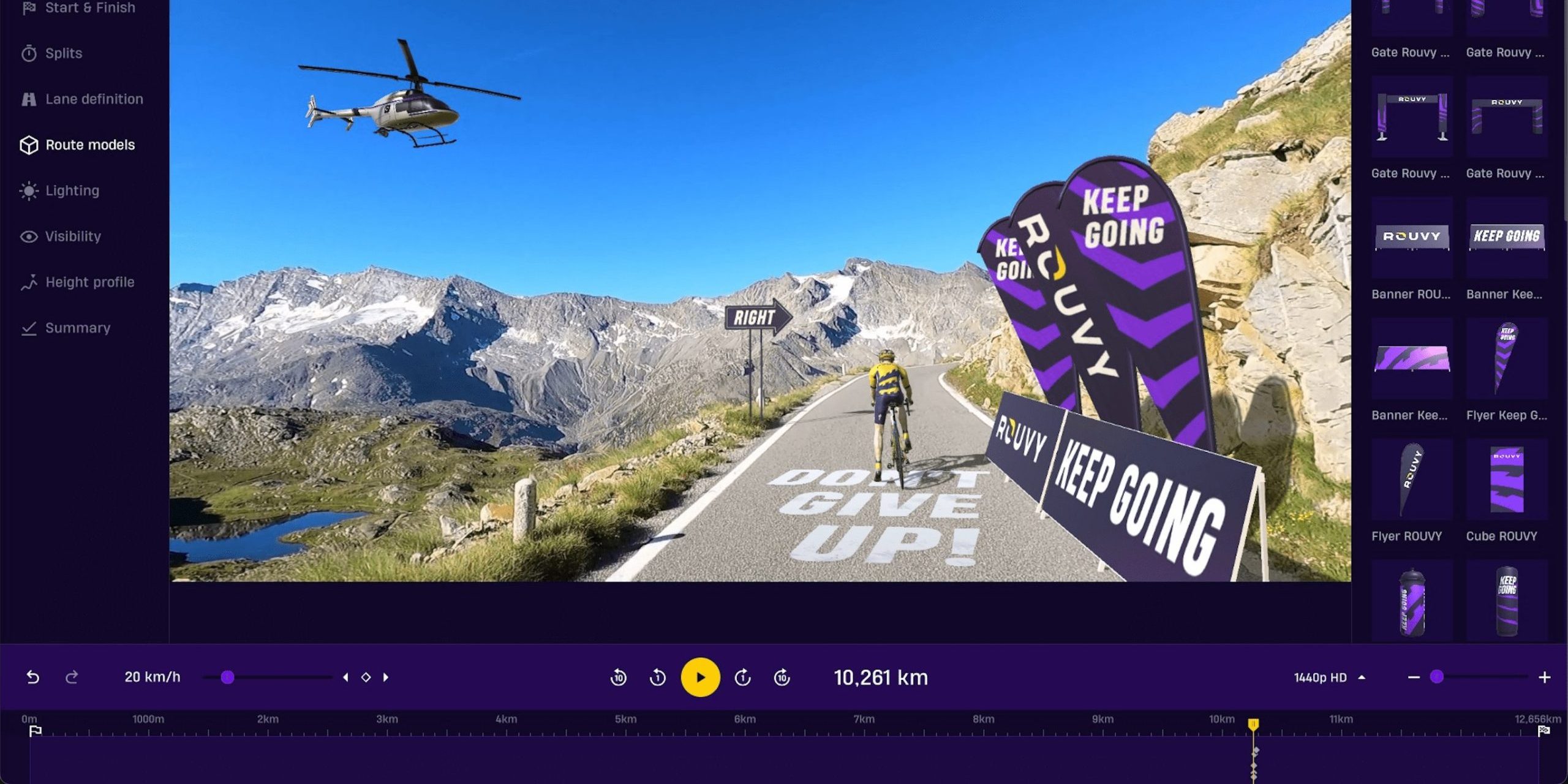The image size is (1568, 784).
Task: Open the Route models panel
Action: [x=89, y=145]
